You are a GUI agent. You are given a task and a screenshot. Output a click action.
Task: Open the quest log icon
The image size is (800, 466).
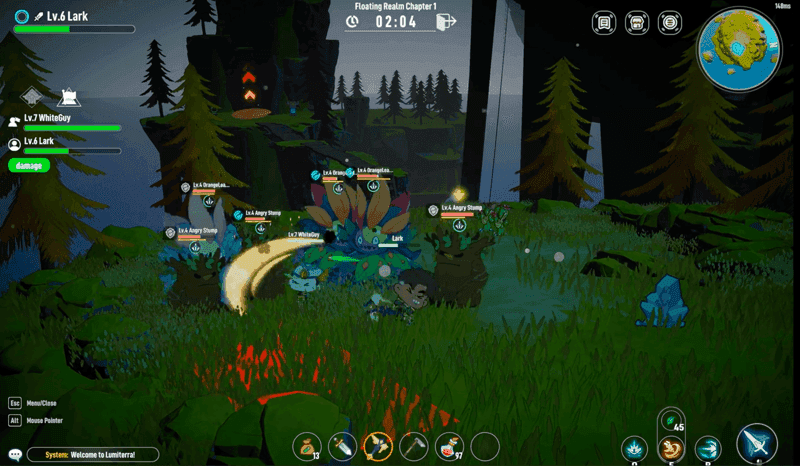click(603, 22)
